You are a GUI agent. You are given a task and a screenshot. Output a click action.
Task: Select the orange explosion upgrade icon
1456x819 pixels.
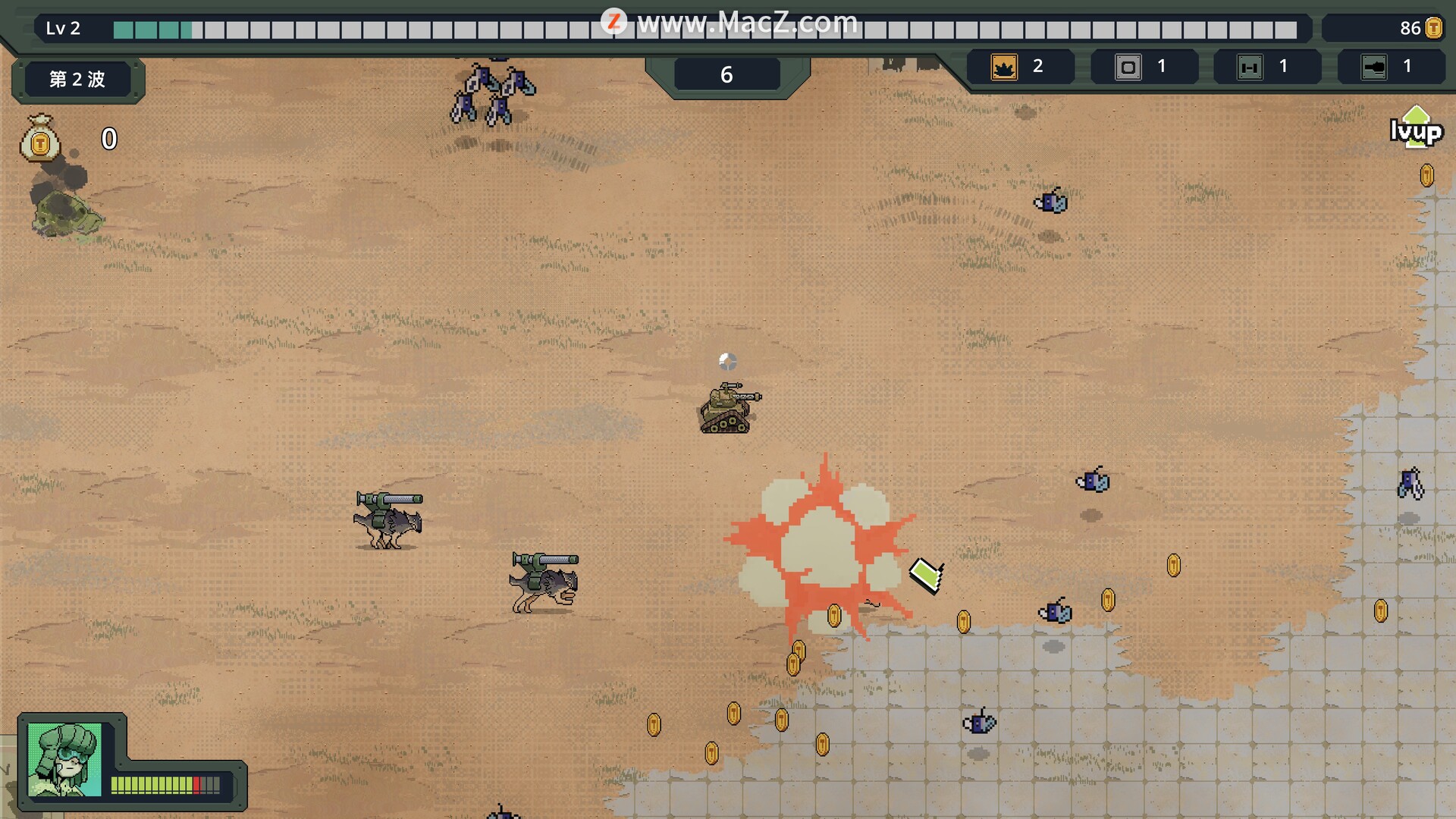point(1004,67)
